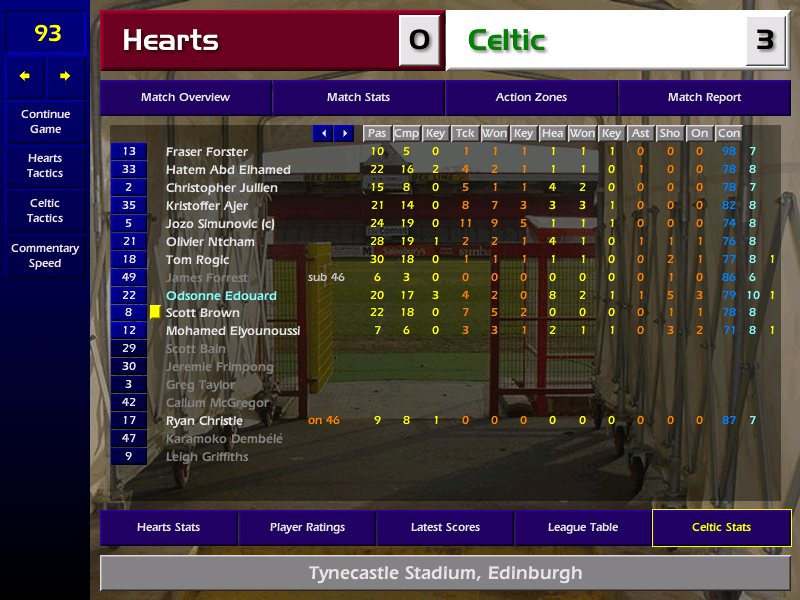Screen dimensions: 800x600
Task: View Latest Scores
Action: pyautogui.click(x=445, y=528)
